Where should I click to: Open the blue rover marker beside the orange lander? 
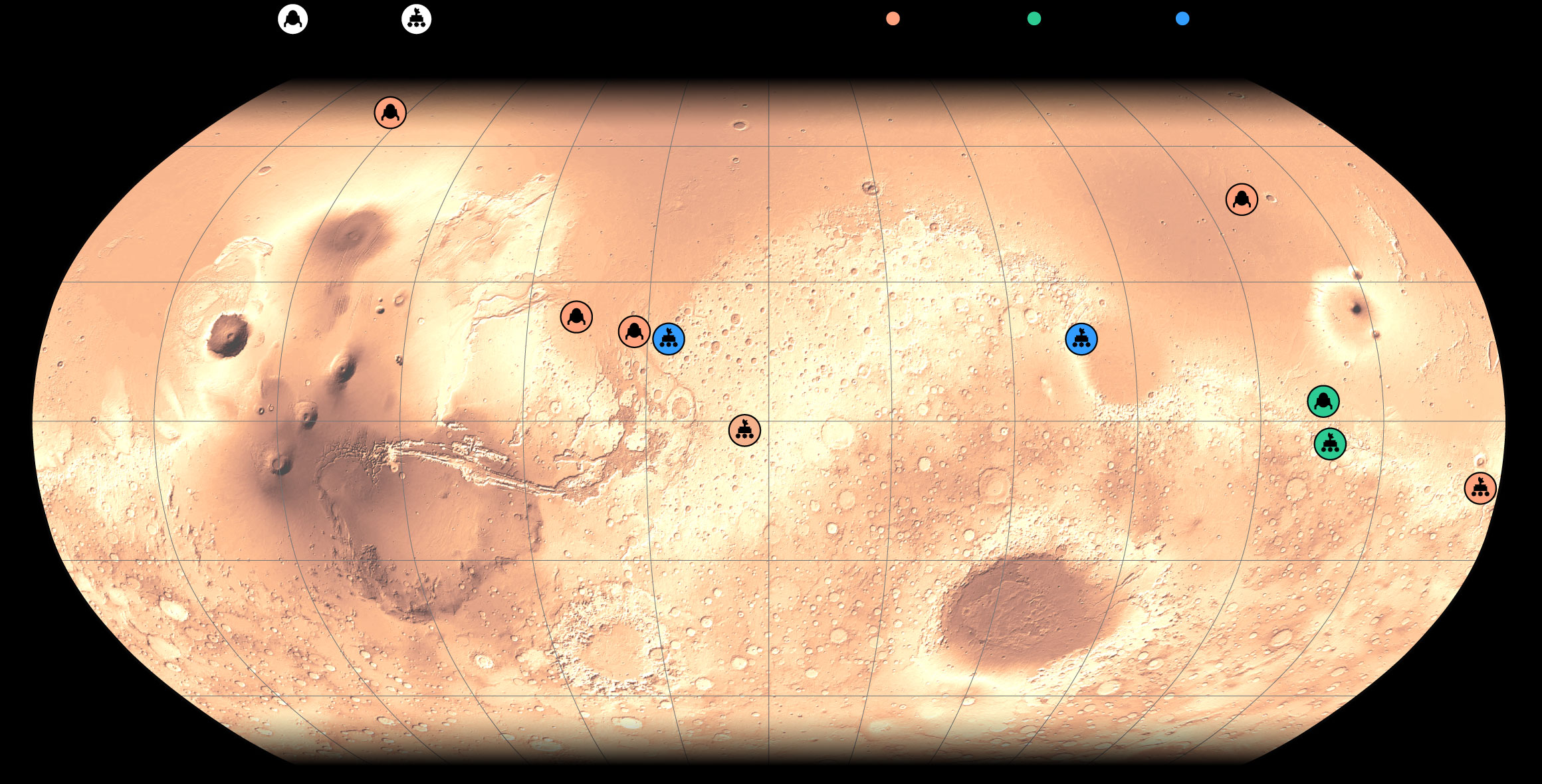669,339
